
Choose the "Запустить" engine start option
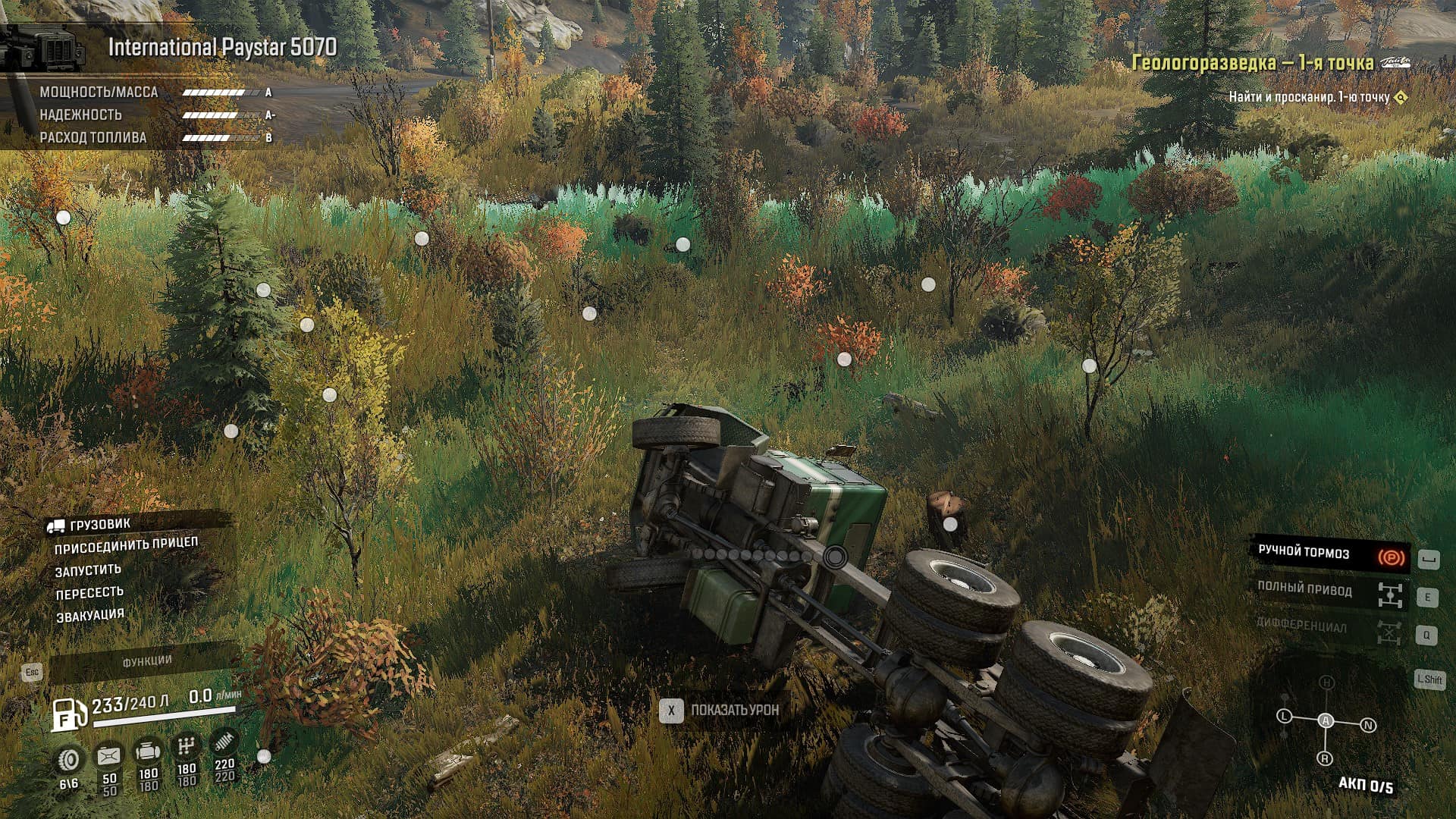88,570
